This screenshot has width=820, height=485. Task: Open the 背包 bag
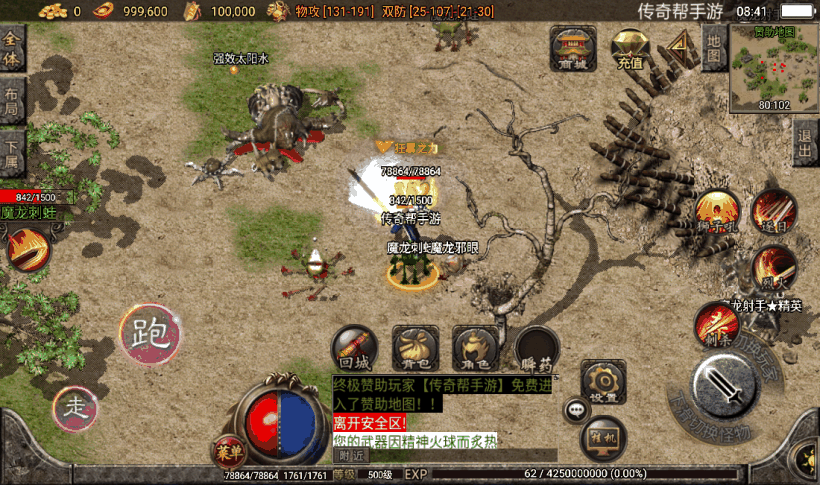tap(415, 347)
